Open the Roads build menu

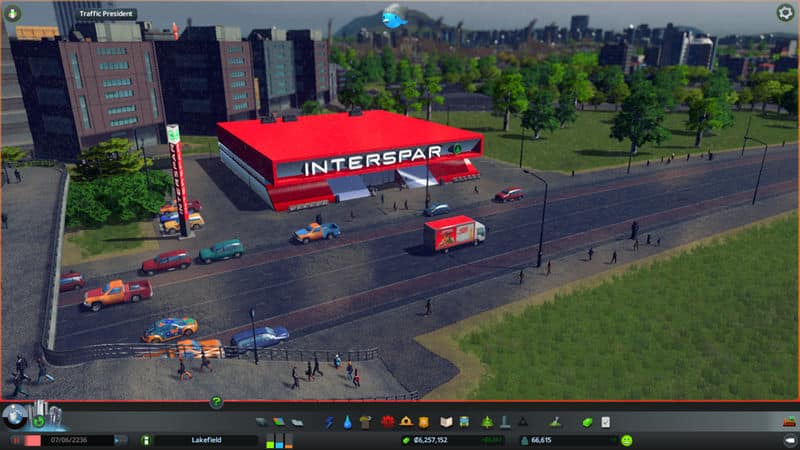coord(262,422)
